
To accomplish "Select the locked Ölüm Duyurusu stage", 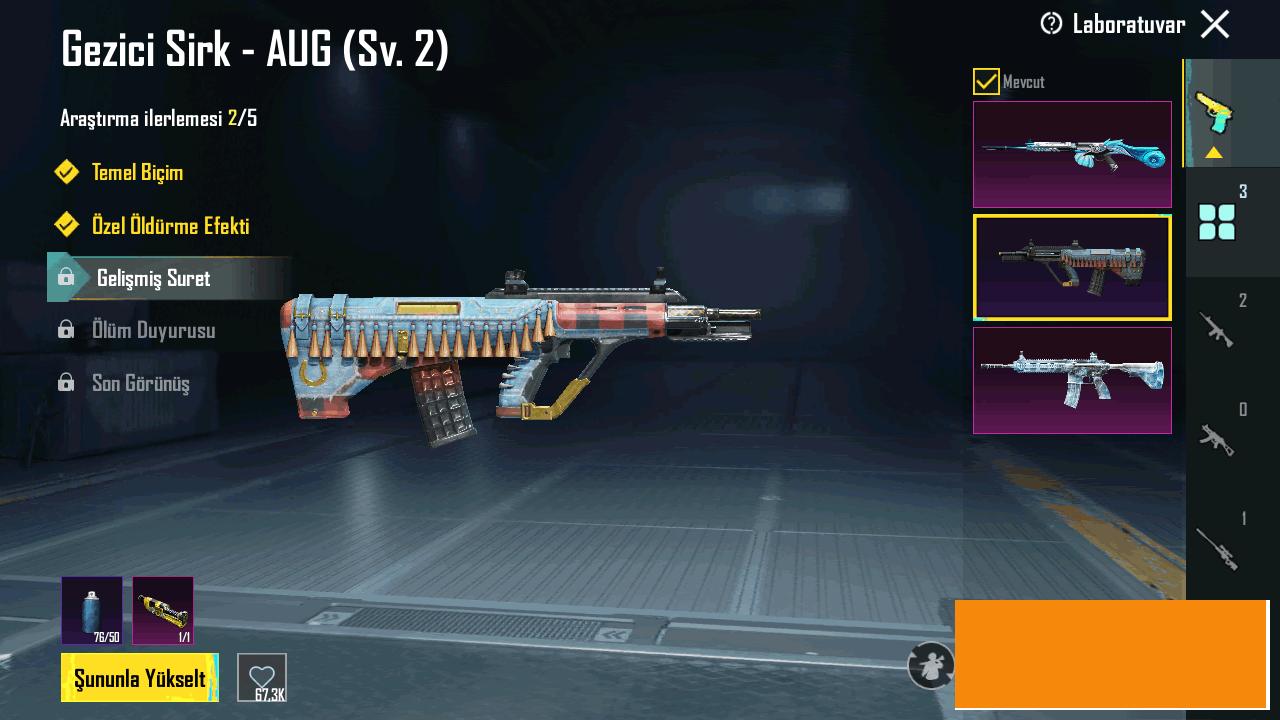I will [x=153, y=330].
